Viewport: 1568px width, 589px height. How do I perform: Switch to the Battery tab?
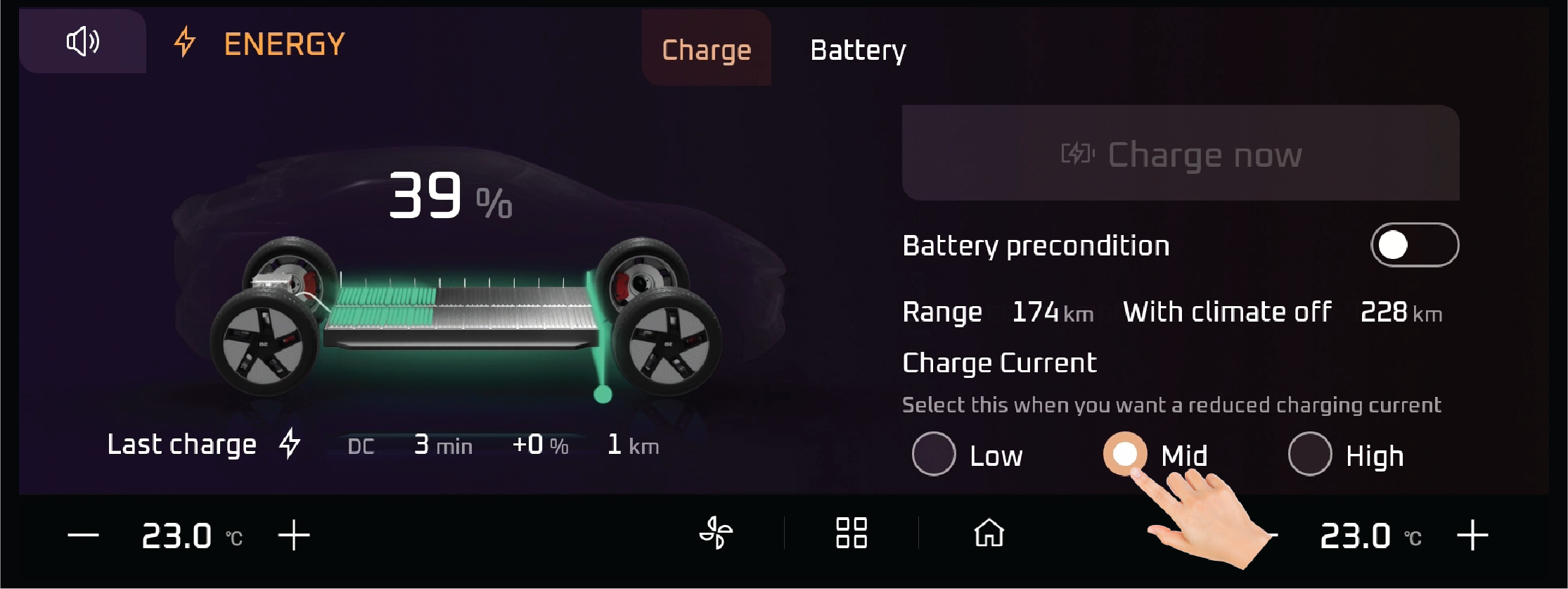[858, 50]
